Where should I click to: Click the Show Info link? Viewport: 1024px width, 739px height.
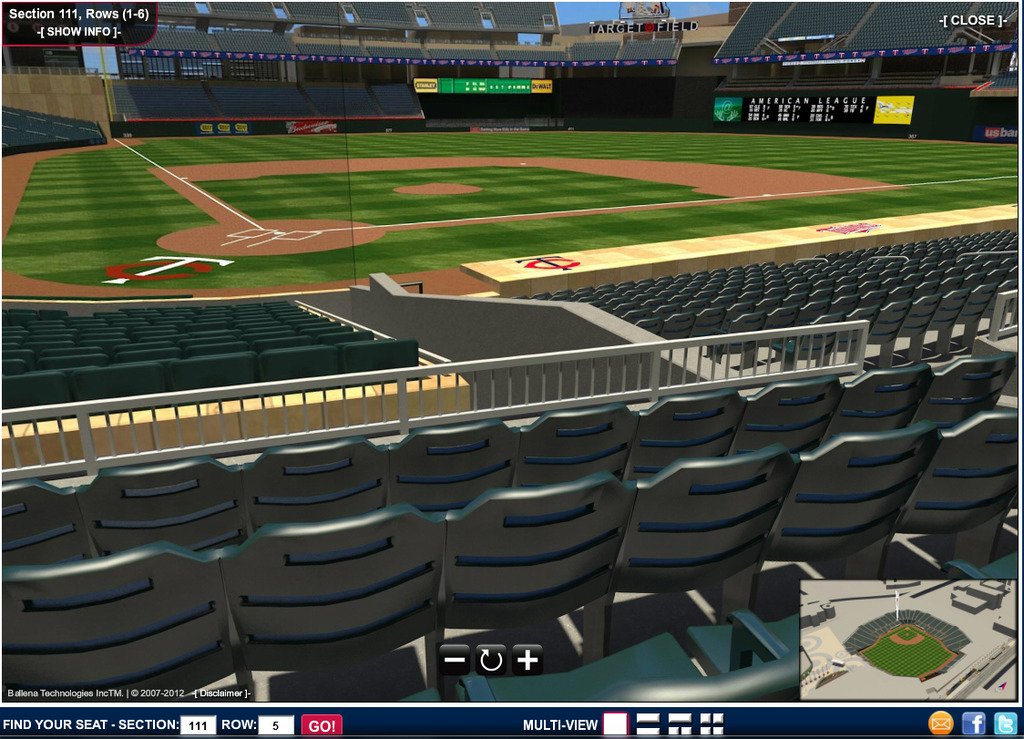[79, 32]
